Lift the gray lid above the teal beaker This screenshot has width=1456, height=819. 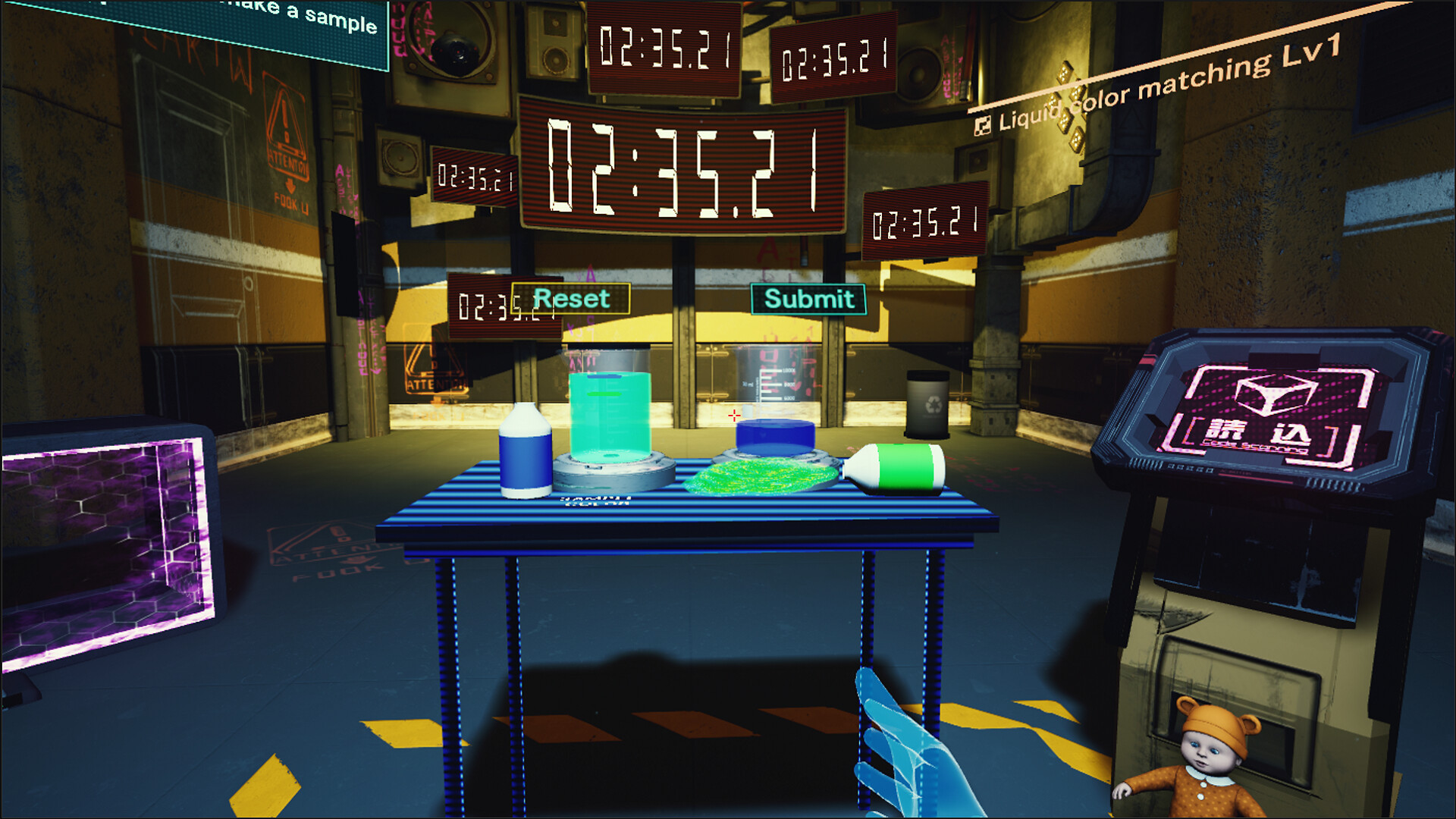tap(613, 361)
